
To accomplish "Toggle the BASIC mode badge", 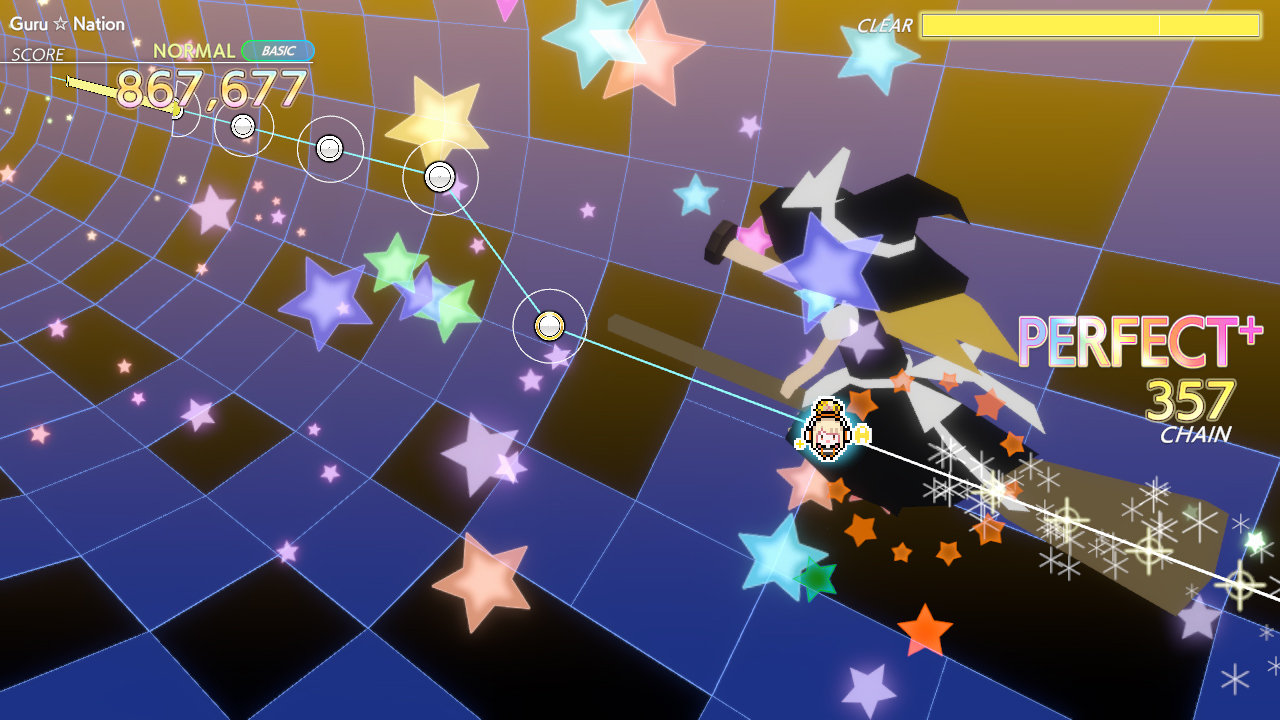I will pos(280,49).
